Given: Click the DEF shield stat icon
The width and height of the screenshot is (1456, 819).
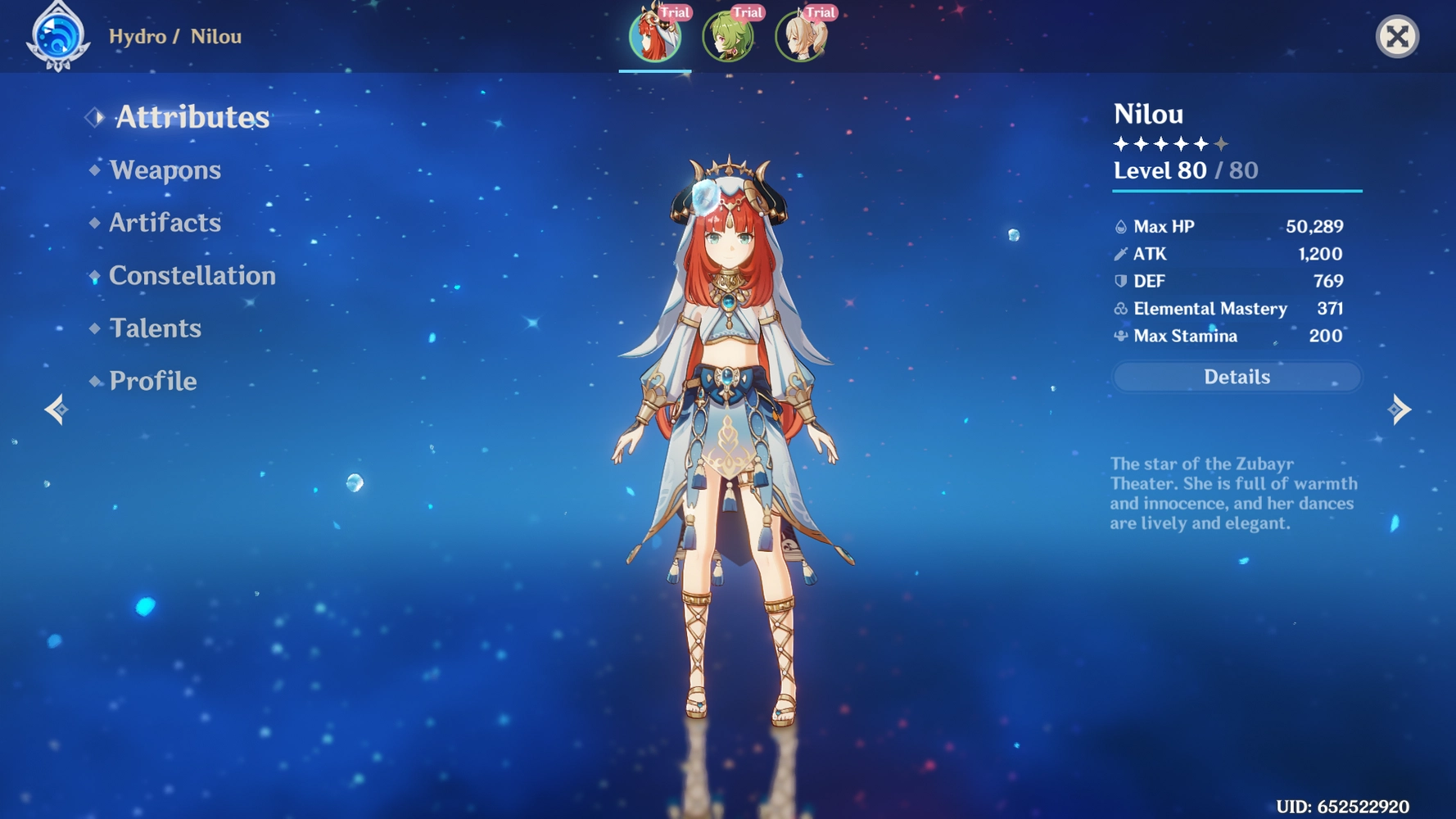Looking at the screenshot, I should [1119, 281].
